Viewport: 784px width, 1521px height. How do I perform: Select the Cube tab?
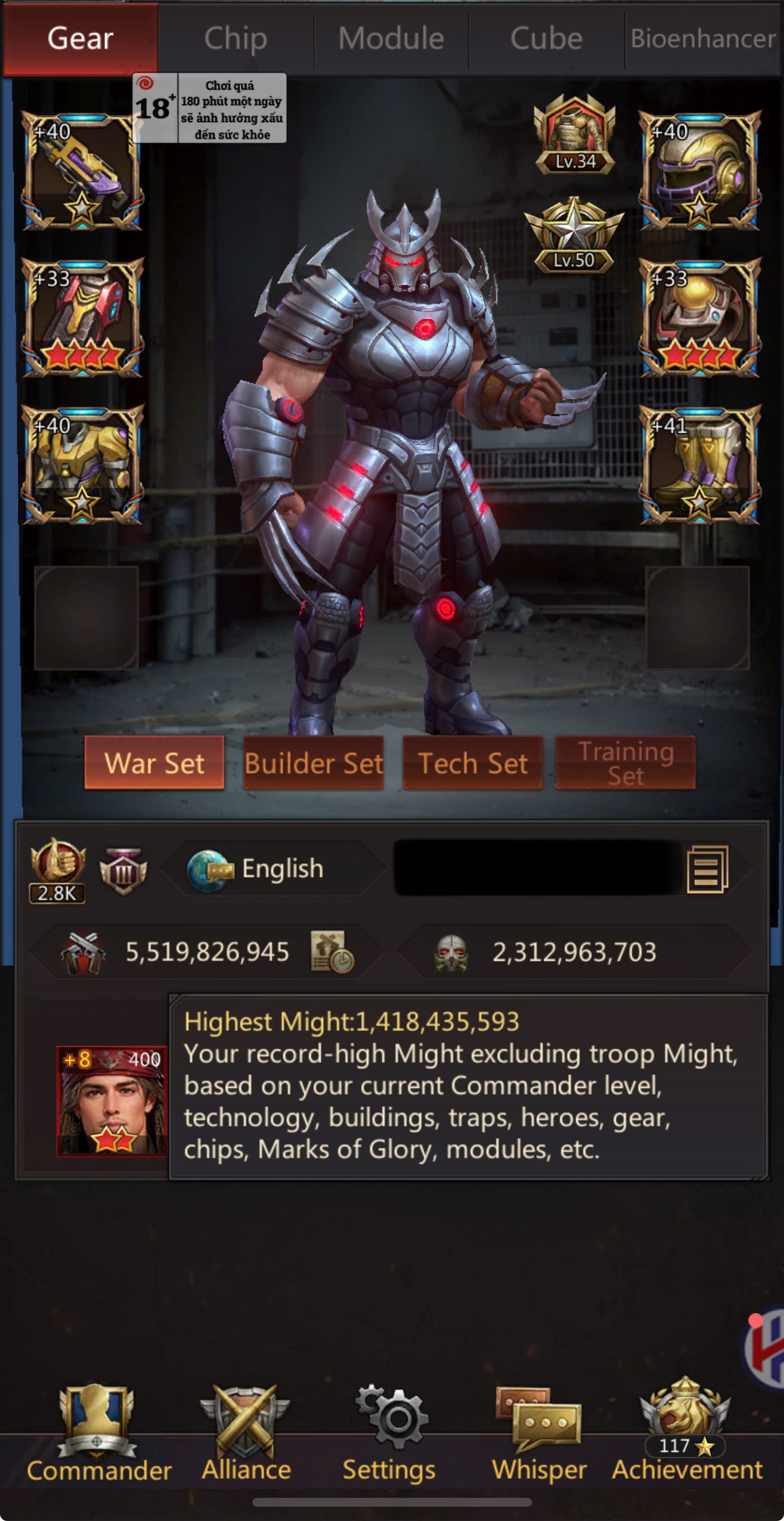(546, 39)
